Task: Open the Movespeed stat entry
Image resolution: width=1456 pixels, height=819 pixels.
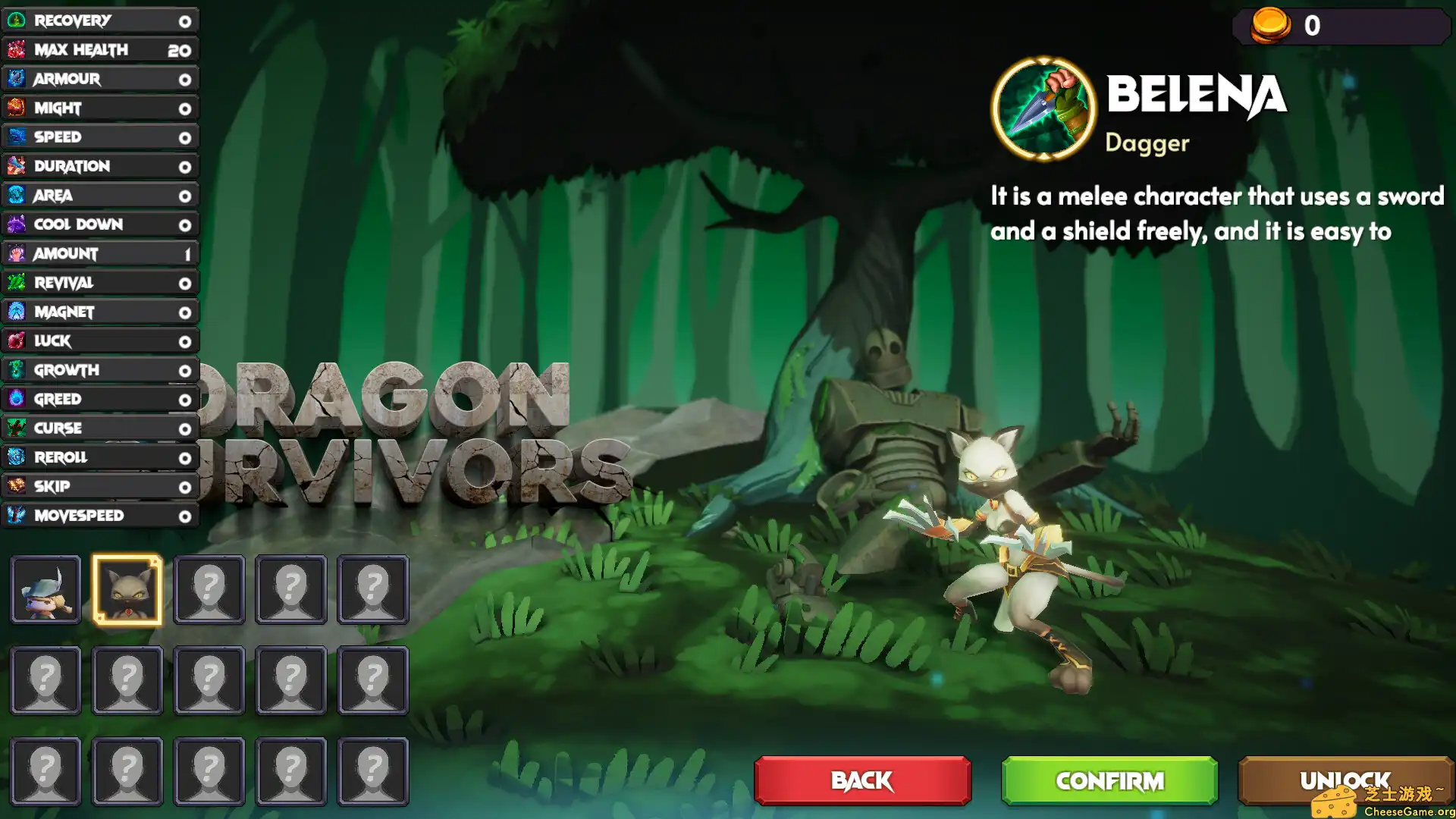Action: (99, 516)
